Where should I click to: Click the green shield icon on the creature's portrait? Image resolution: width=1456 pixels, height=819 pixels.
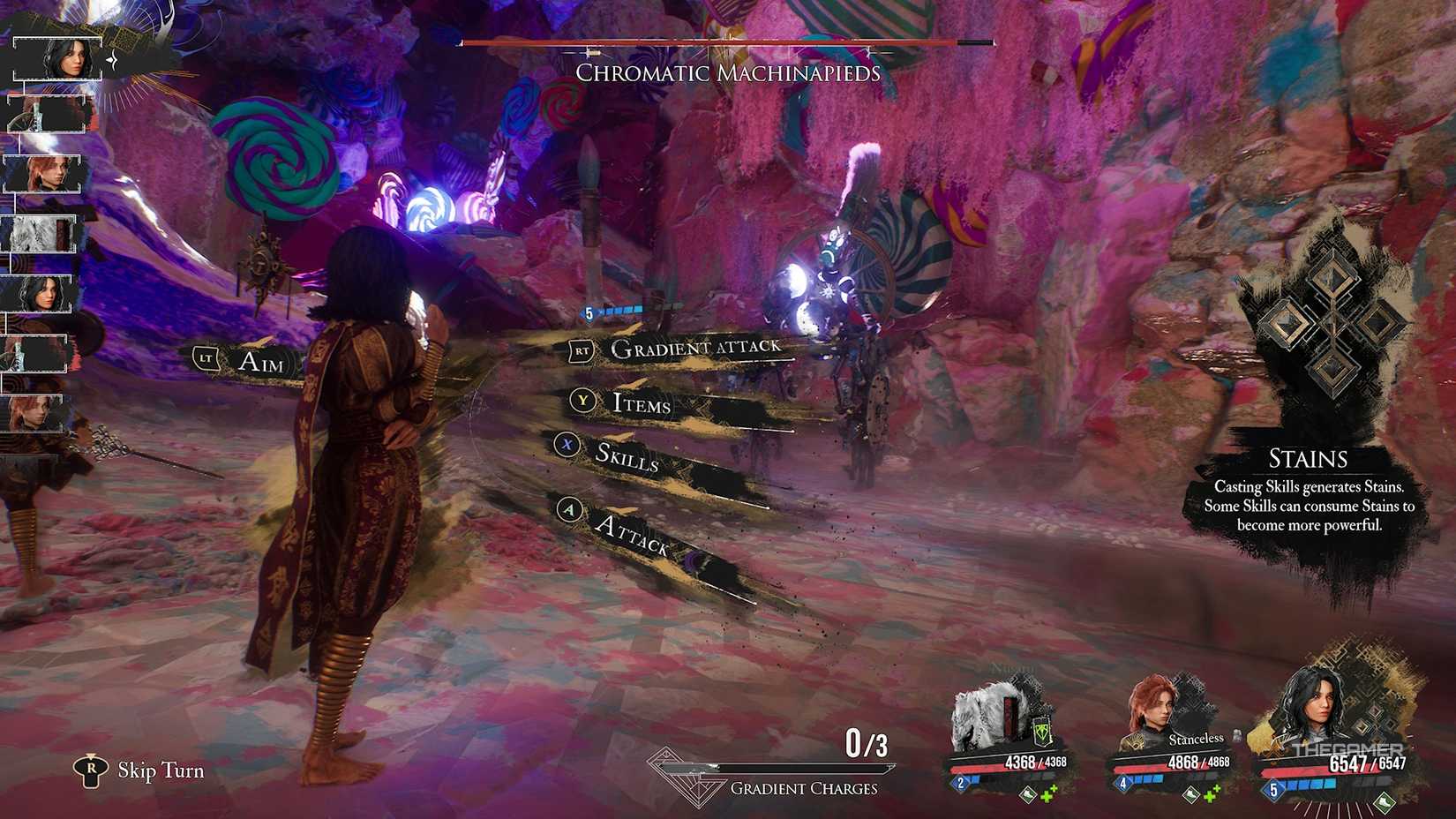(x=1041, y=732)
